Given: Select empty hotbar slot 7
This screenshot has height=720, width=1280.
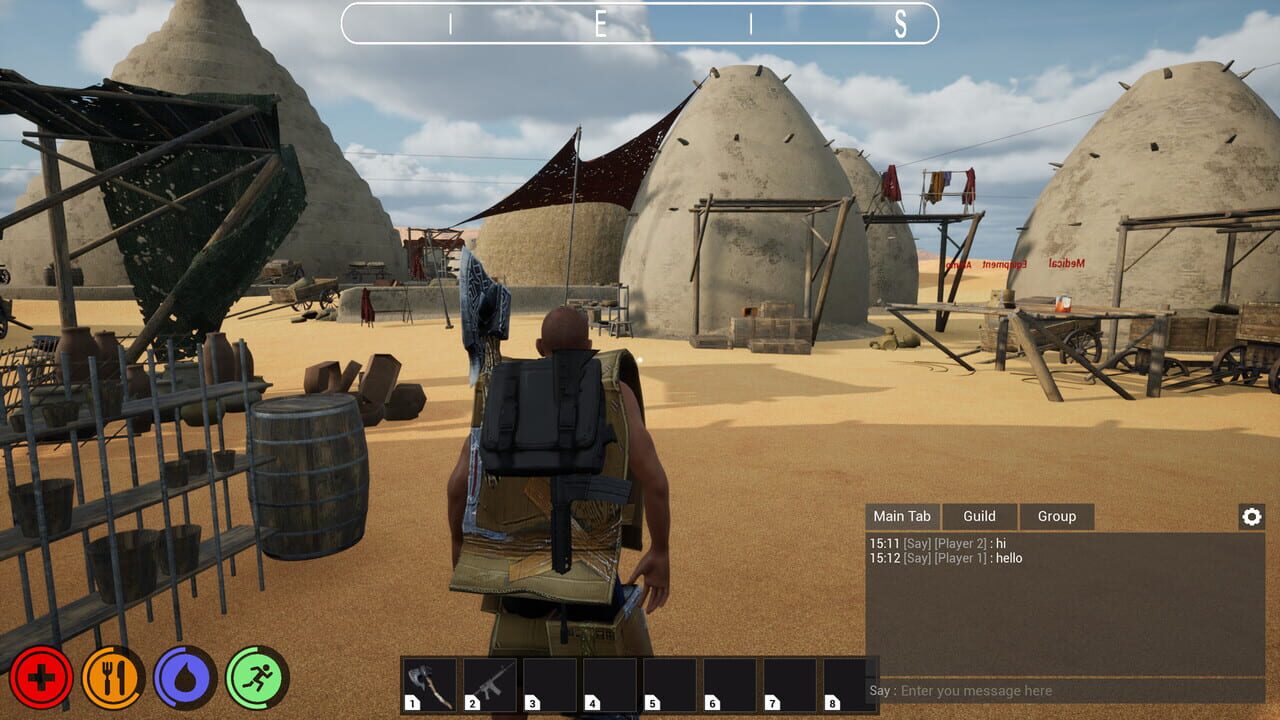Looking at the screenshot, I should click(x=790, y=683).
